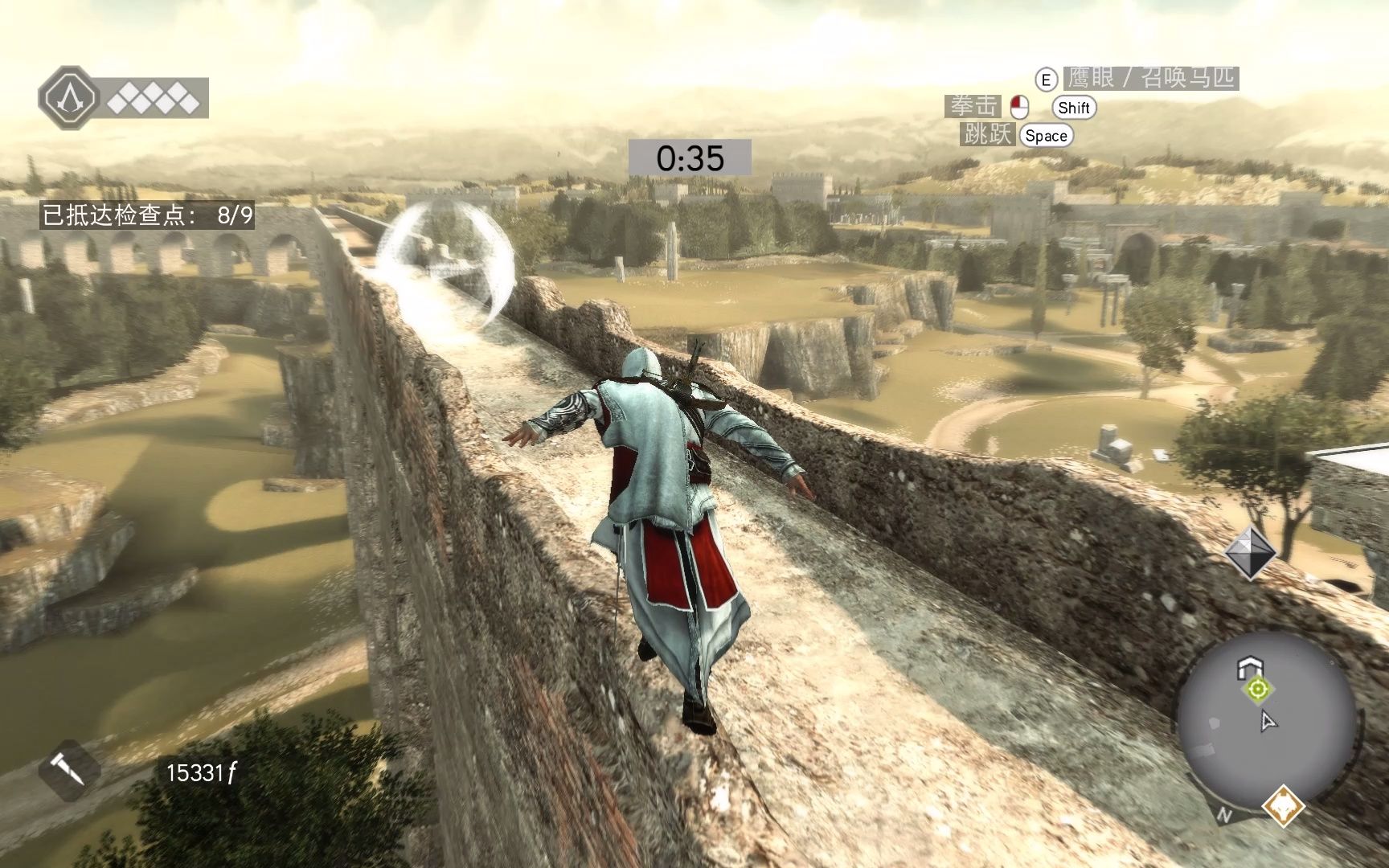The width and height of the screenshot is (1389, 868).
Task: Click the Assassin insignia sync icon
Action: coord(69,99)
